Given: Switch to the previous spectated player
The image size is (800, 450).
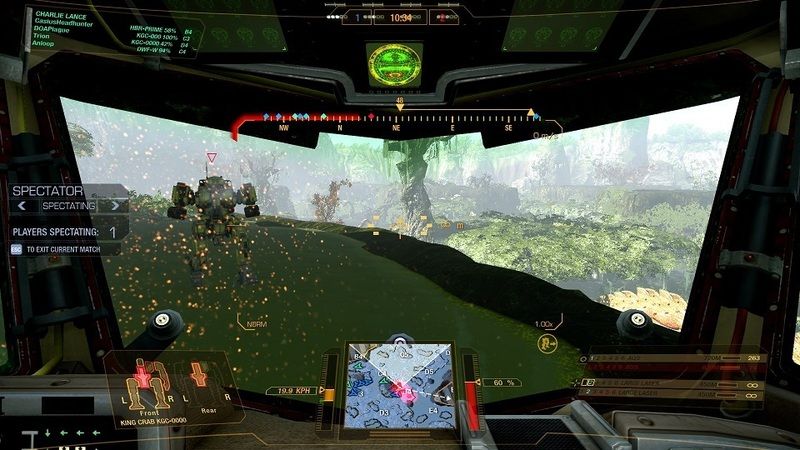Looking at the screenshot, I should (20, 205).
